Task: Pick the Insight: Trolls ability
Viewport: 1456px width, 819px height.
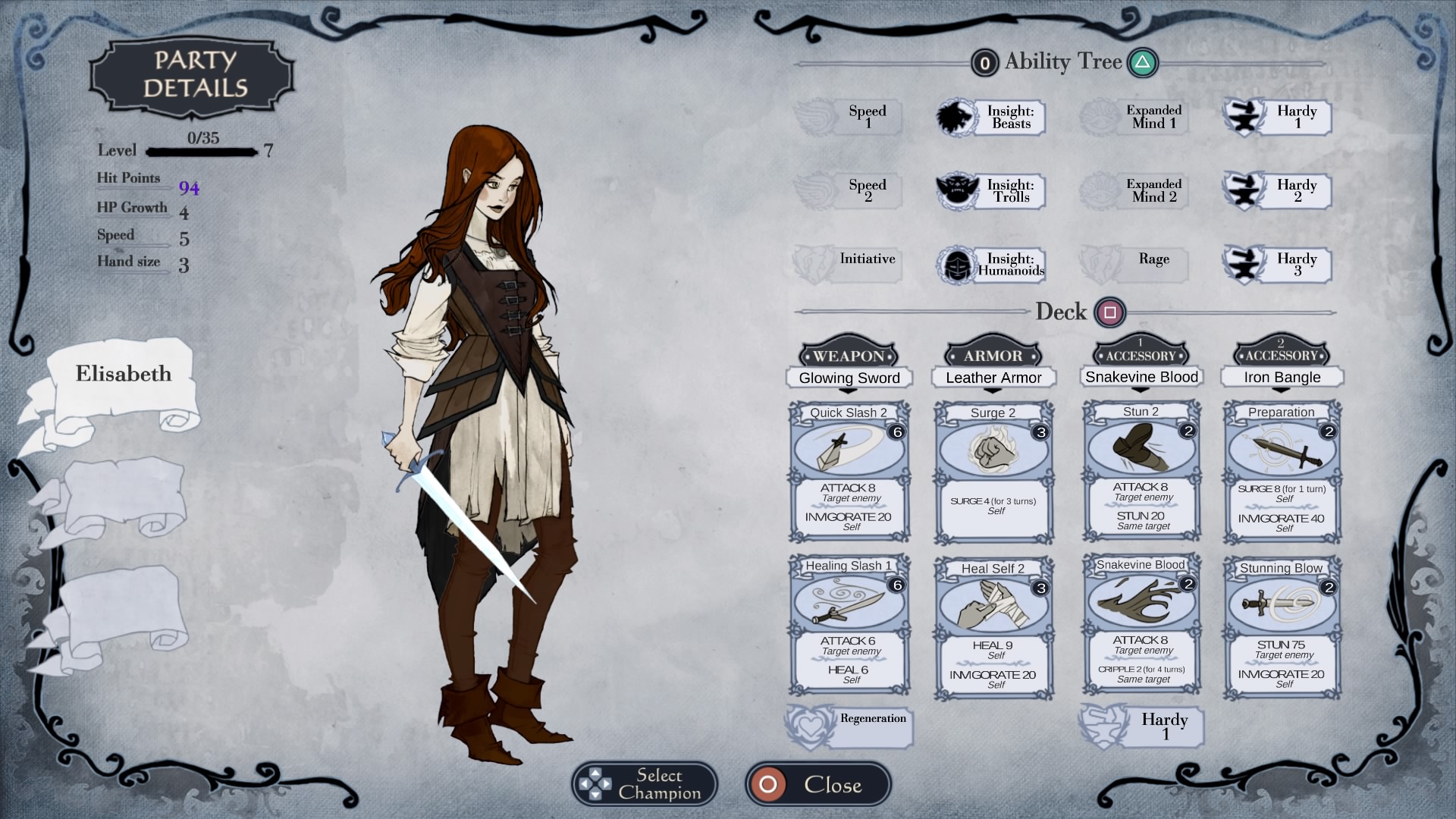Action: click(x=992, y=191)
